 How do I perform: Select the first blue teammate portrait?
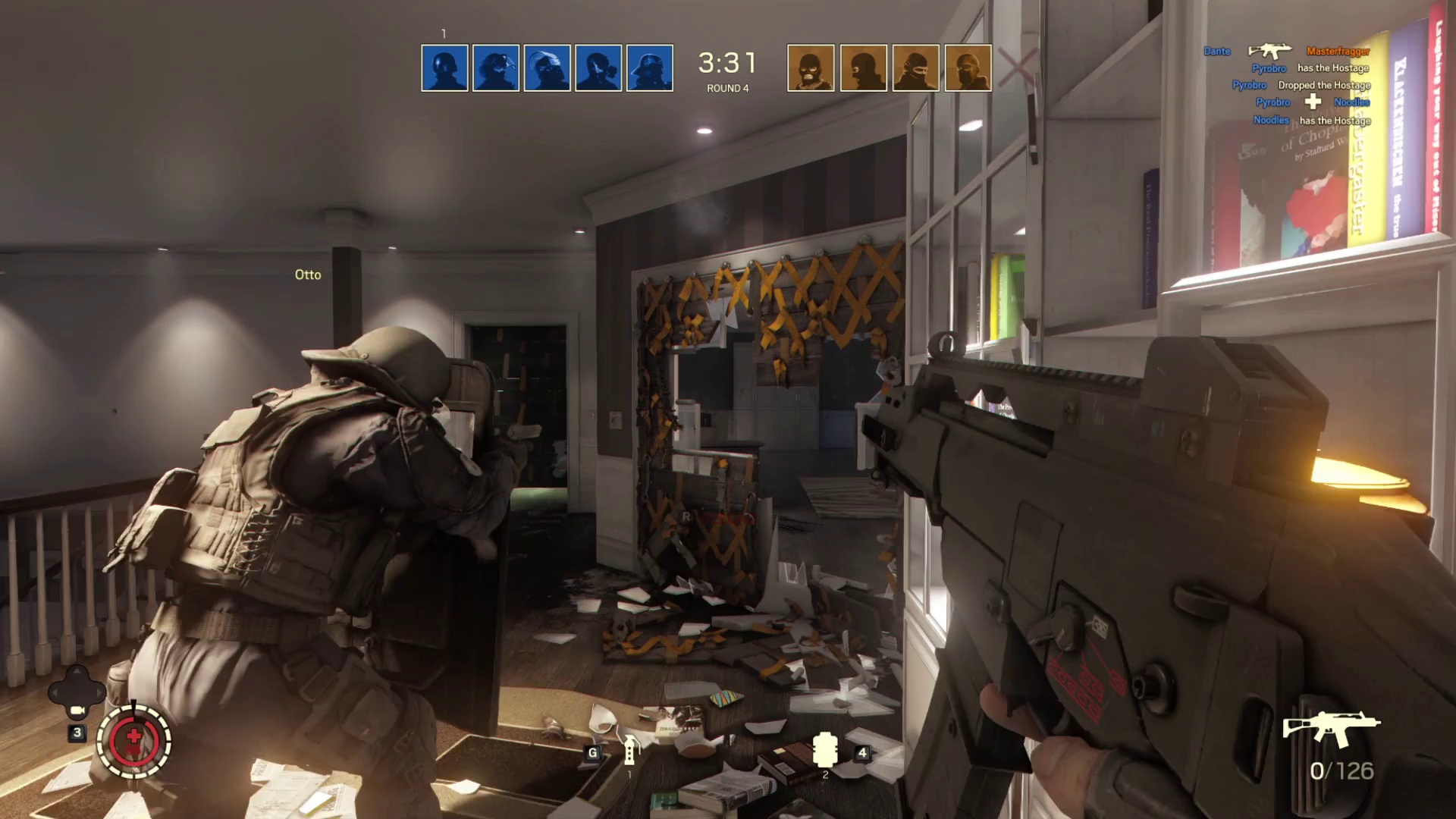(x=444, y=67)
